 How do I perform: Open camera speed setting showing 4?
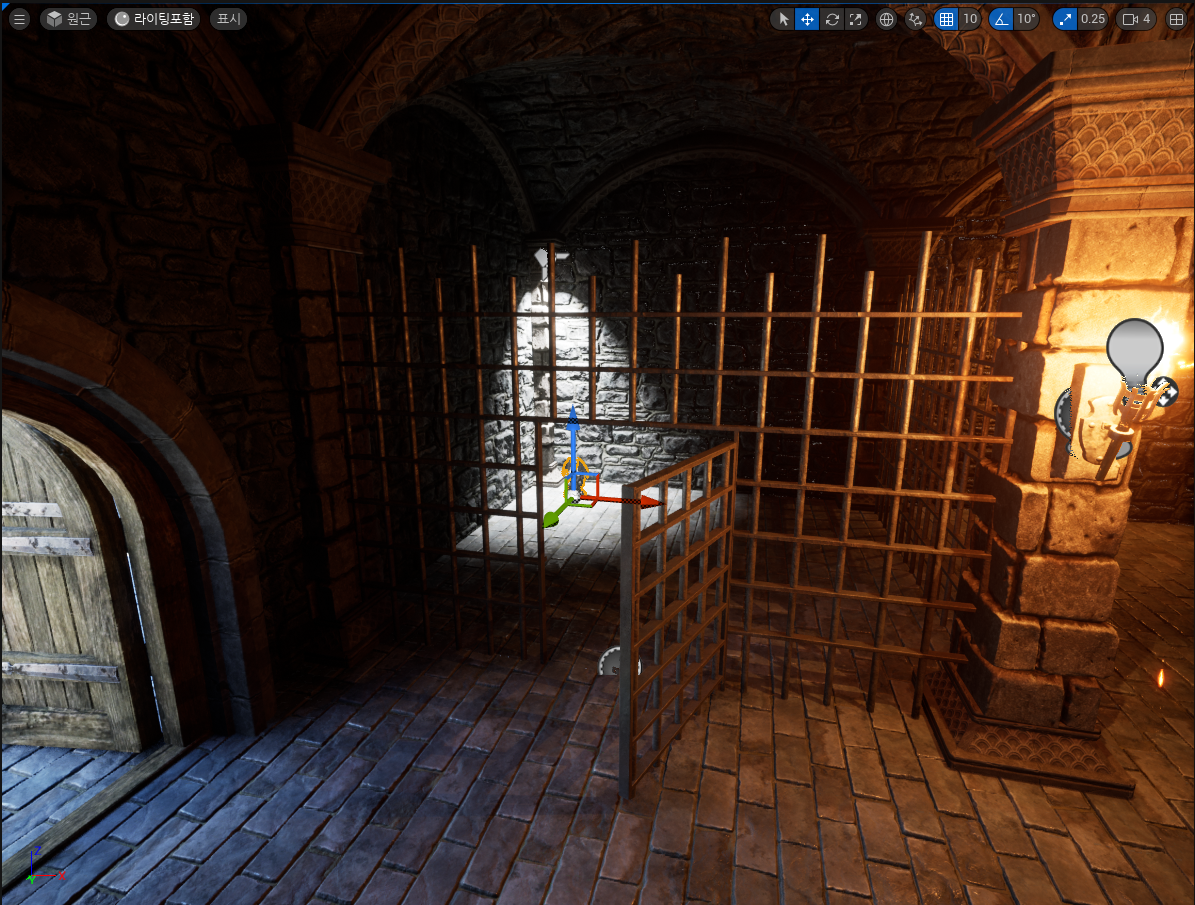tap(1138, 19)
